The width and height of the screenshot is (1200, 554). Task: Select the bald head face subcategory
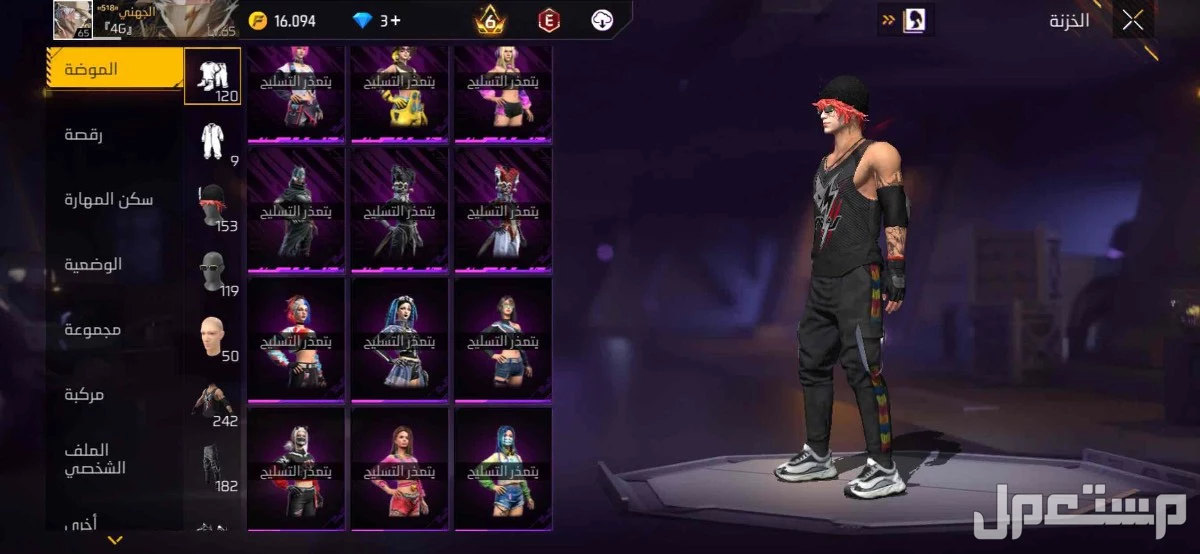click(x=213, y=337)
